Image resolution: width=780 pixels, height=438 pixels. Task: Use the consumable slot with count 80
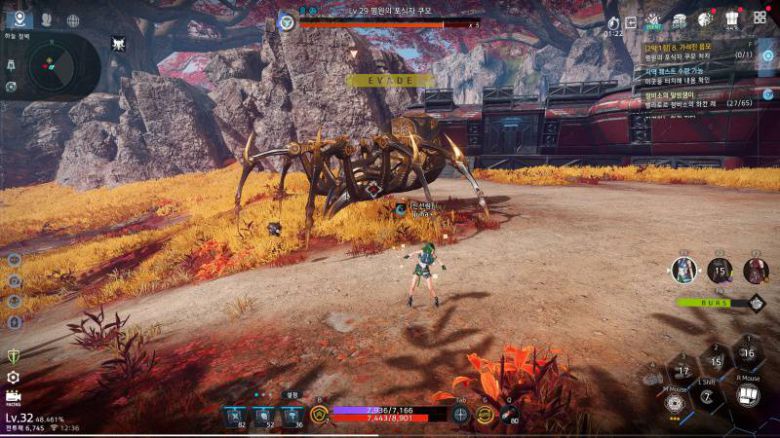coord(509,415)
